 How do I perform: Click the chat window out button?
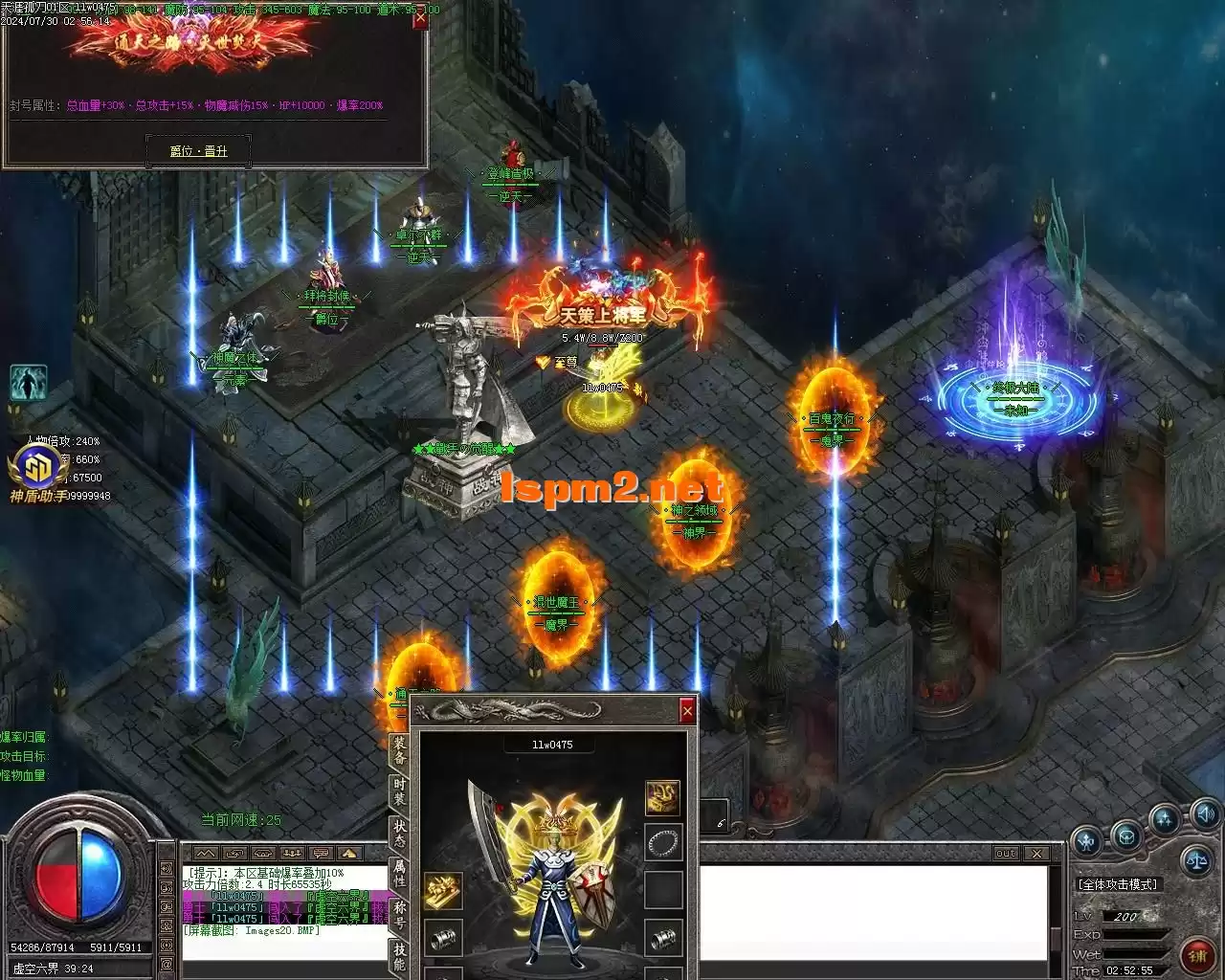[x=1005, y=853]
